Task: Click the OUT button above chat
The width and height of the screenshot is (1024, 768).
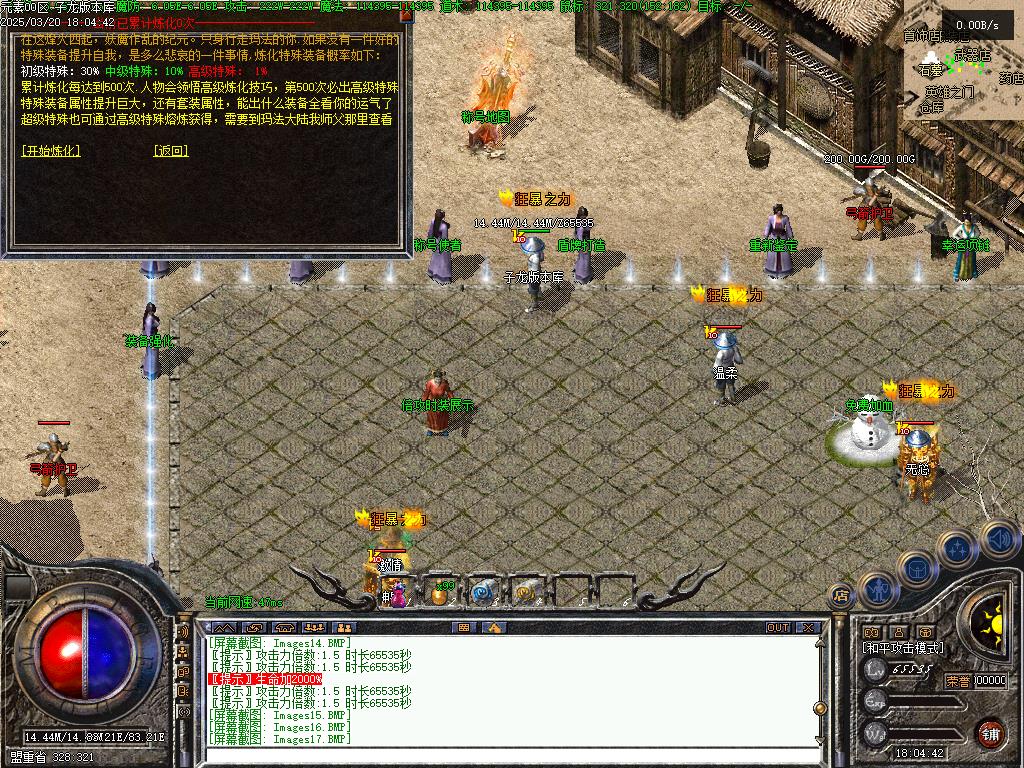Action: [777, 628]
